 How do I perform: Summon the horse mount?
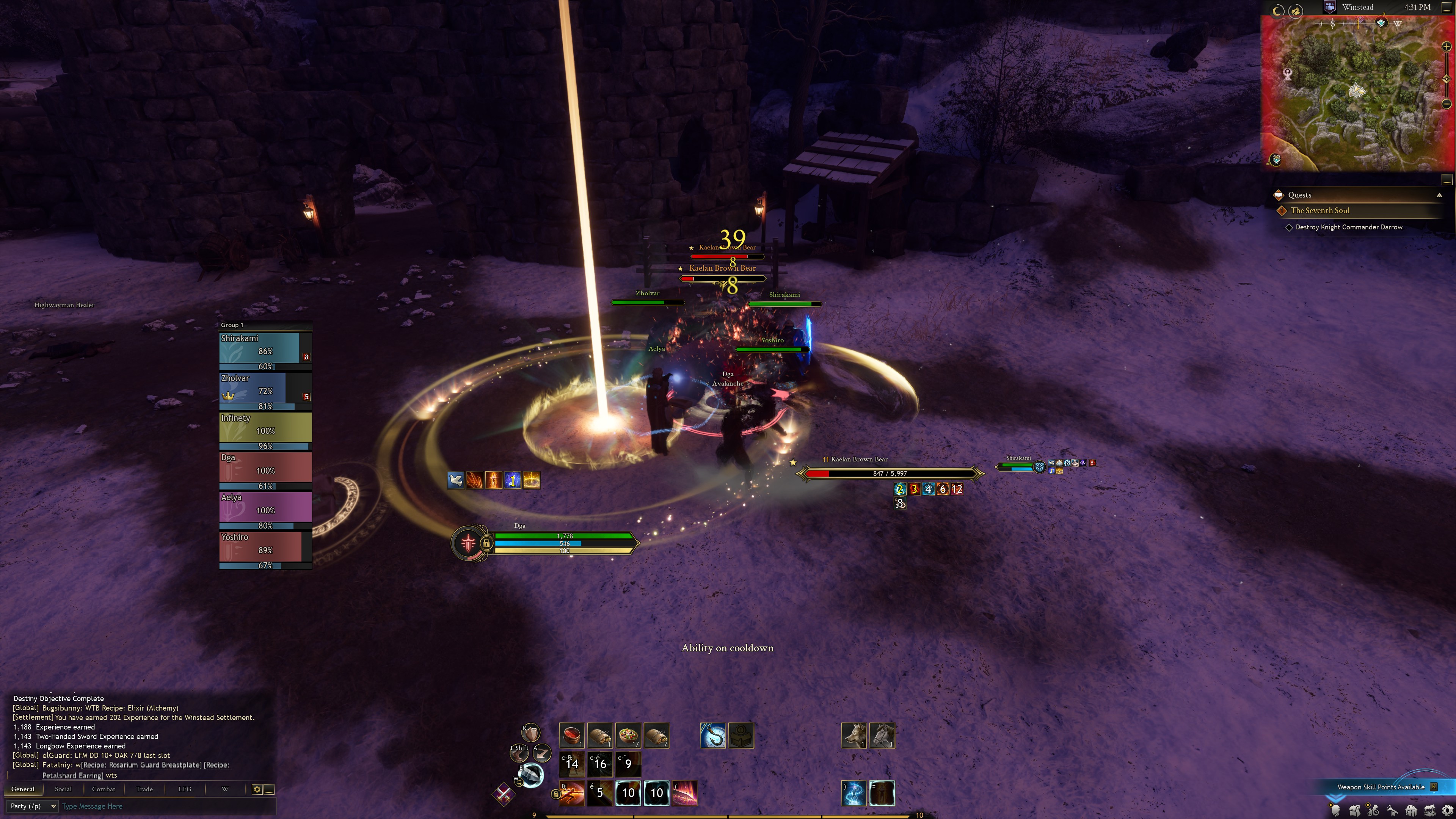pos(882,735)
